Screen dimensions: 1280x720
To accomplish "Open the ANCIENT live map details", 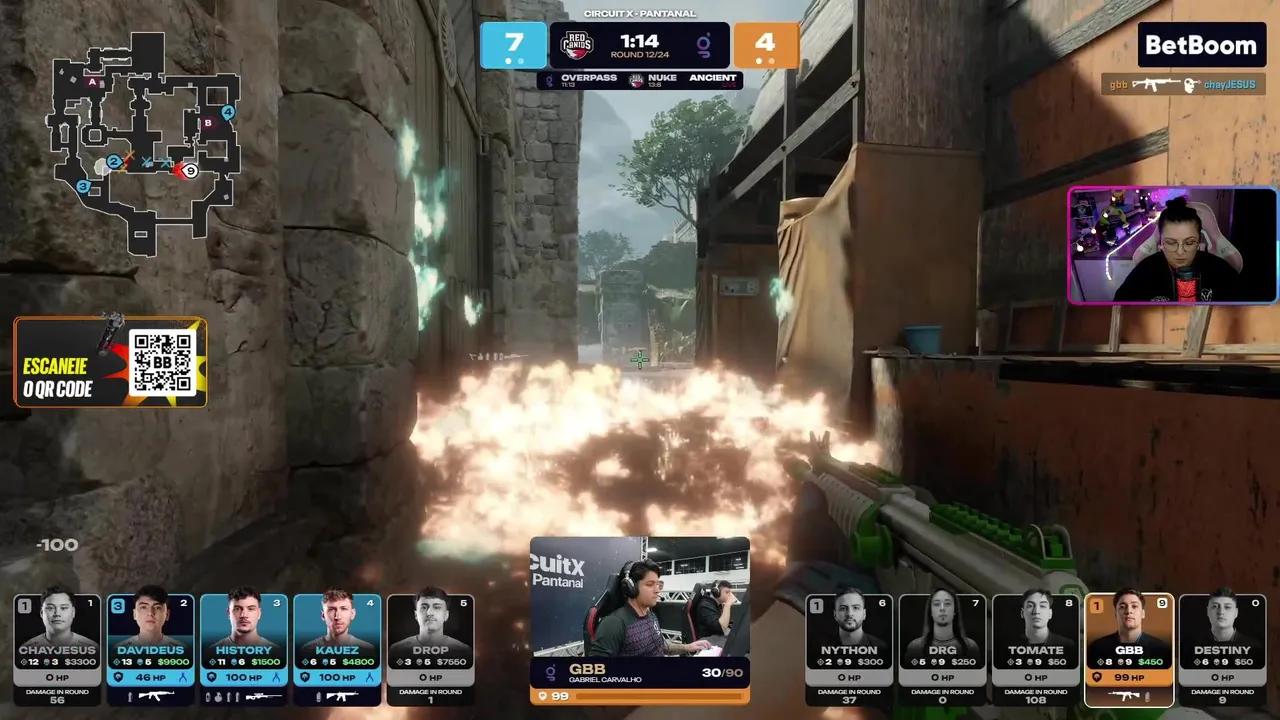I will pos(714,79).
